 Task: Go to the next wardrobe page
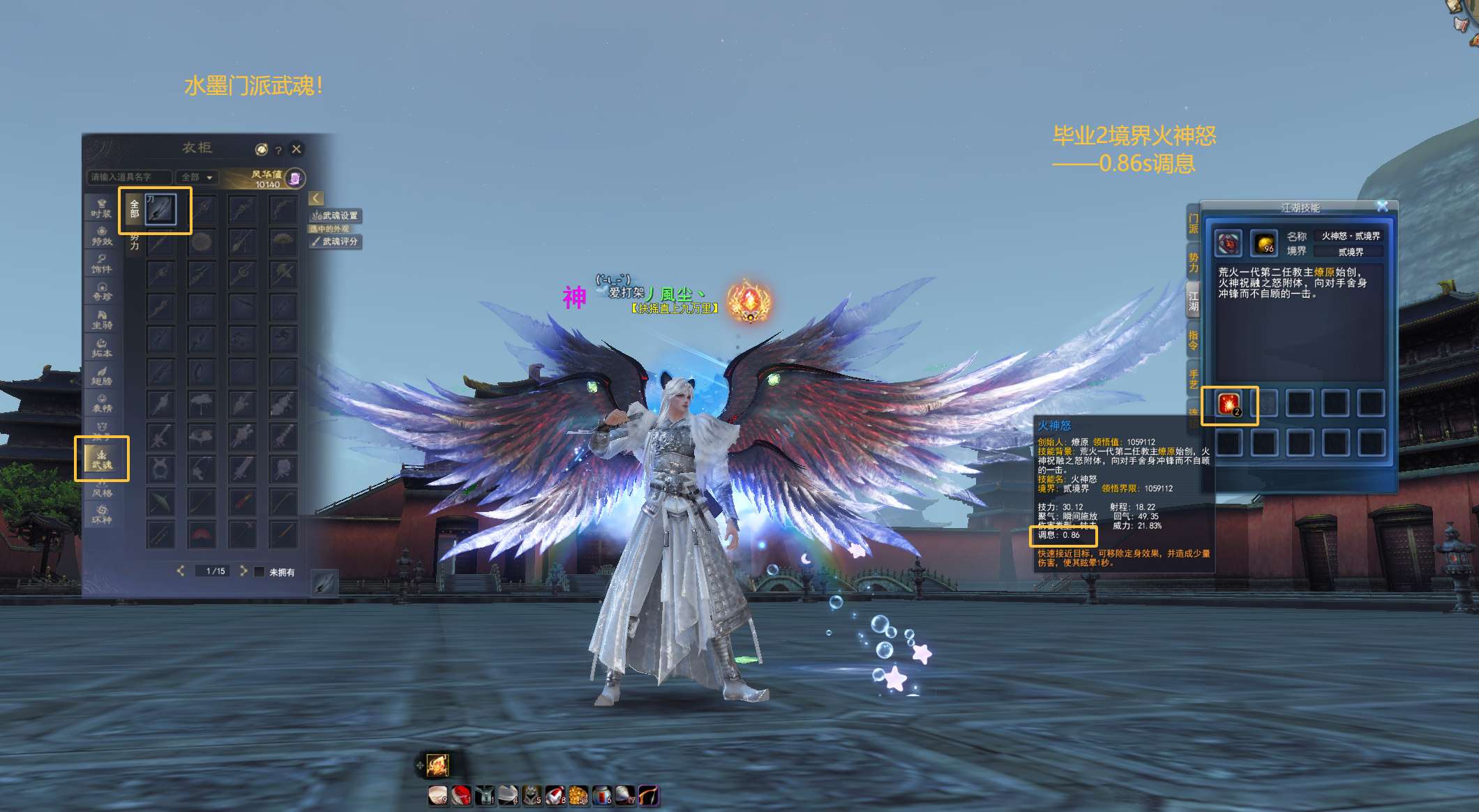[x=243, y=571]
